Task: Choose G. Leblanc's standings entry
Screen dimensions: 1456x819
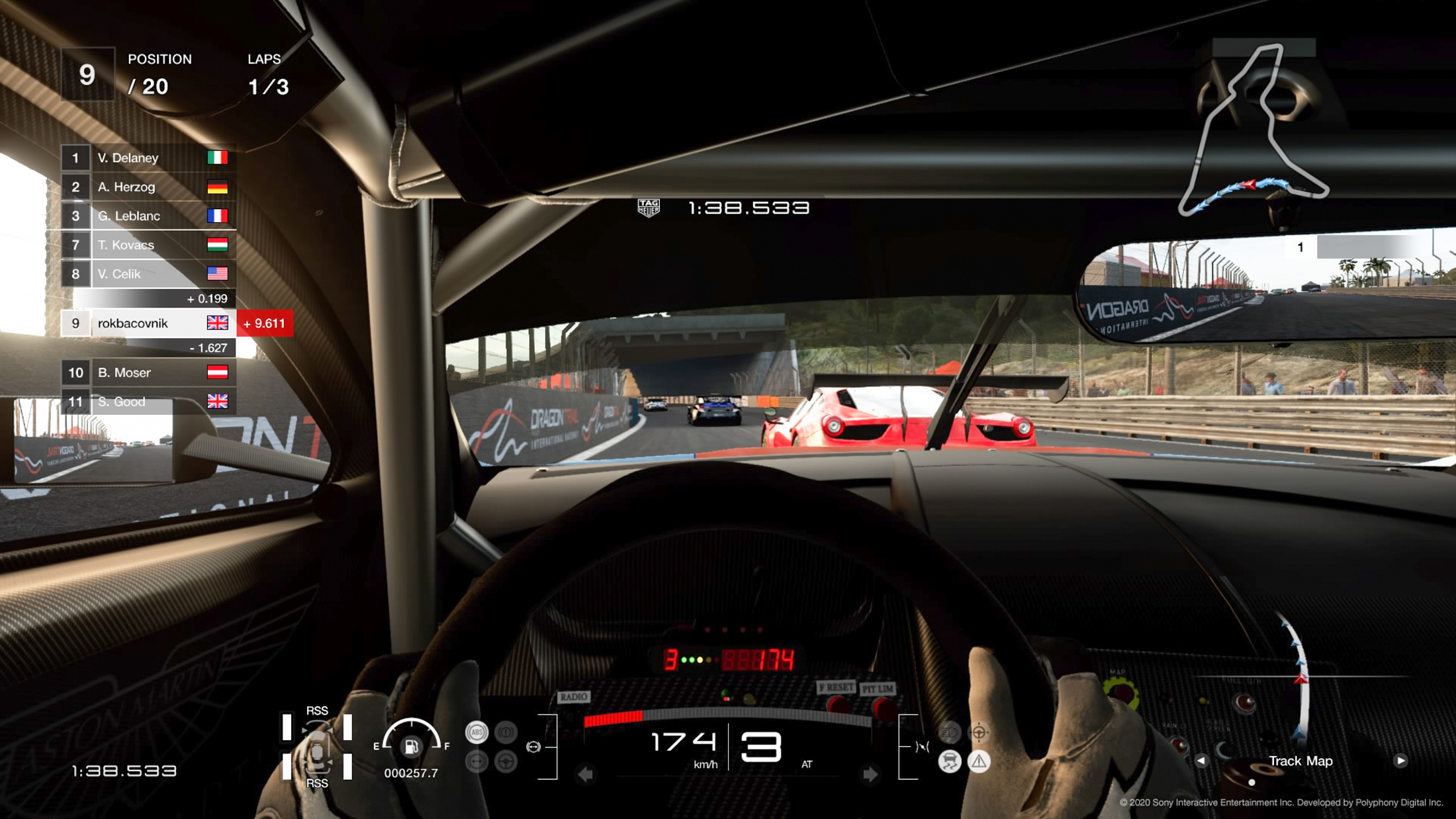Action: click(147, 216)
